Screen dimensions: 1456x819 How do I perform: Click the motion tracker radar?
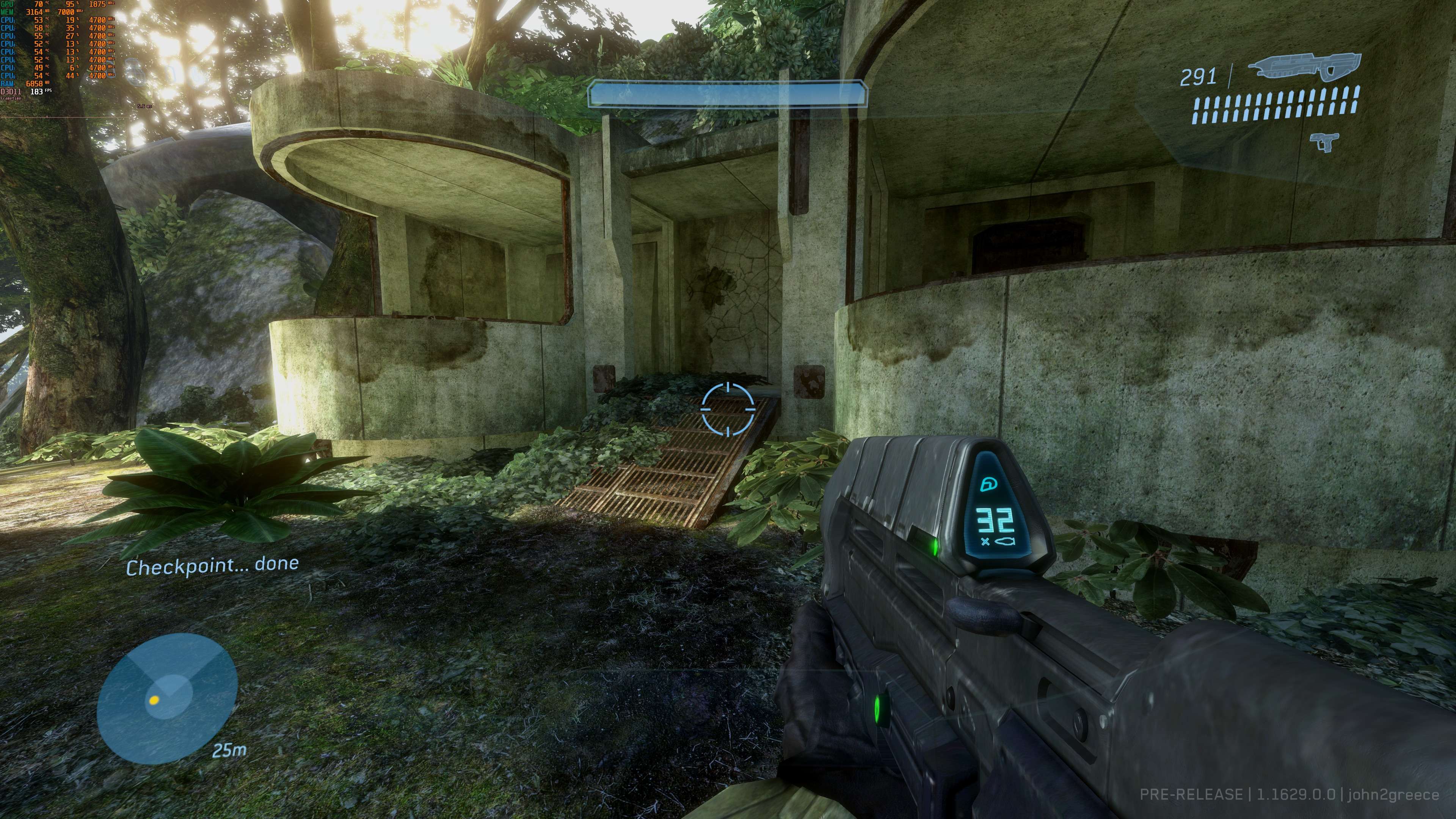coord(167,698)
